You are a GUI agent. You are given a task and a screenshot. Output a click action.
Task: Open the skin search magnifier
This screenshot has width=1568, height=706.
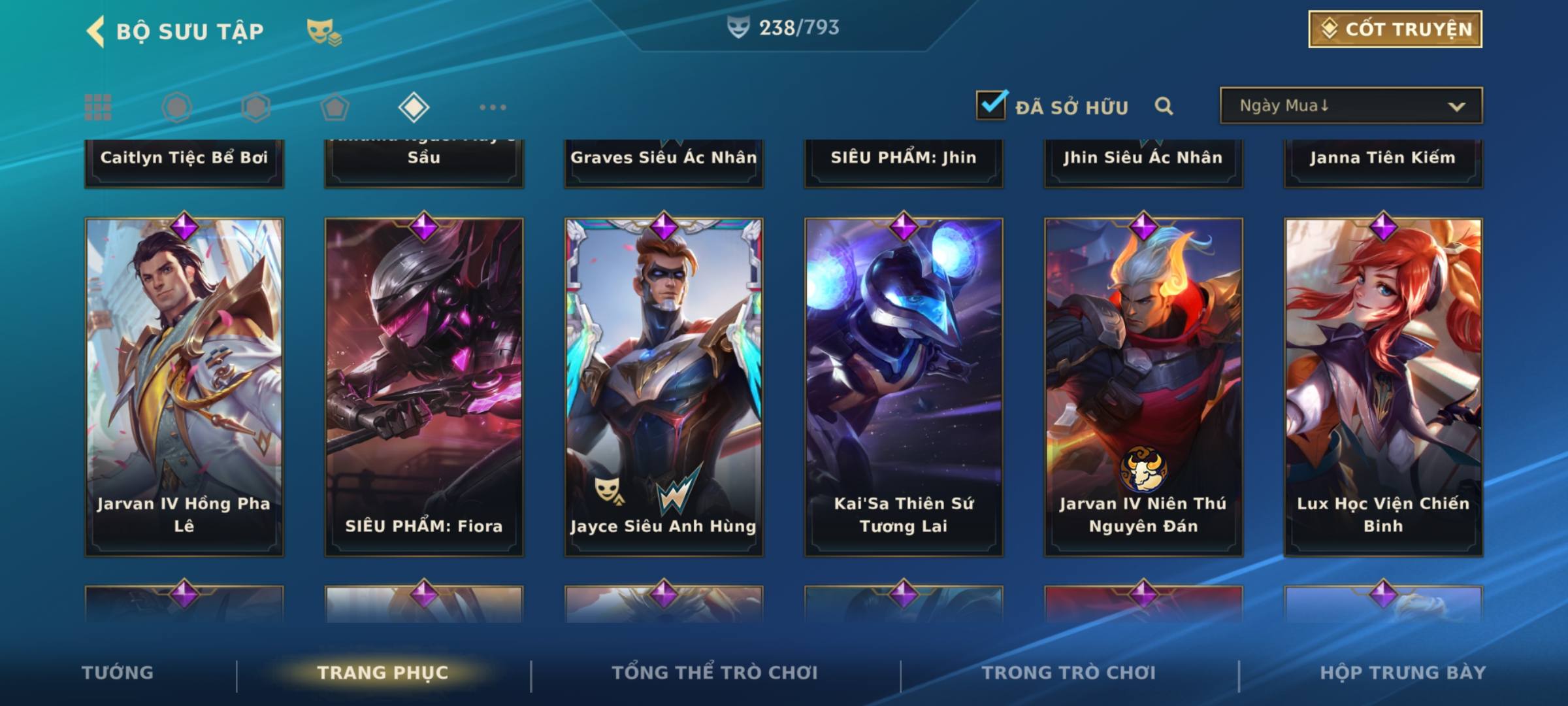coord(1164,106)
